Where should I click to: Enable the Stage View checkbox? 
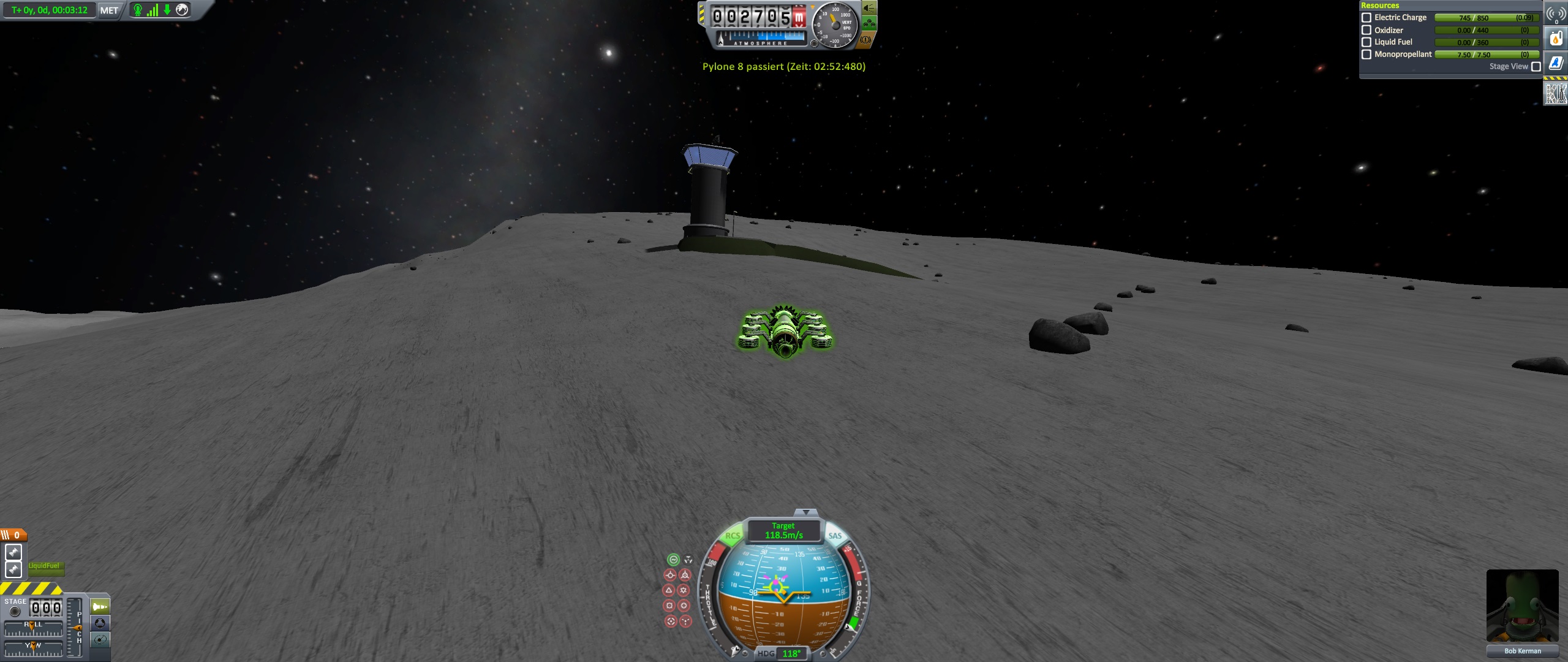1536,67
